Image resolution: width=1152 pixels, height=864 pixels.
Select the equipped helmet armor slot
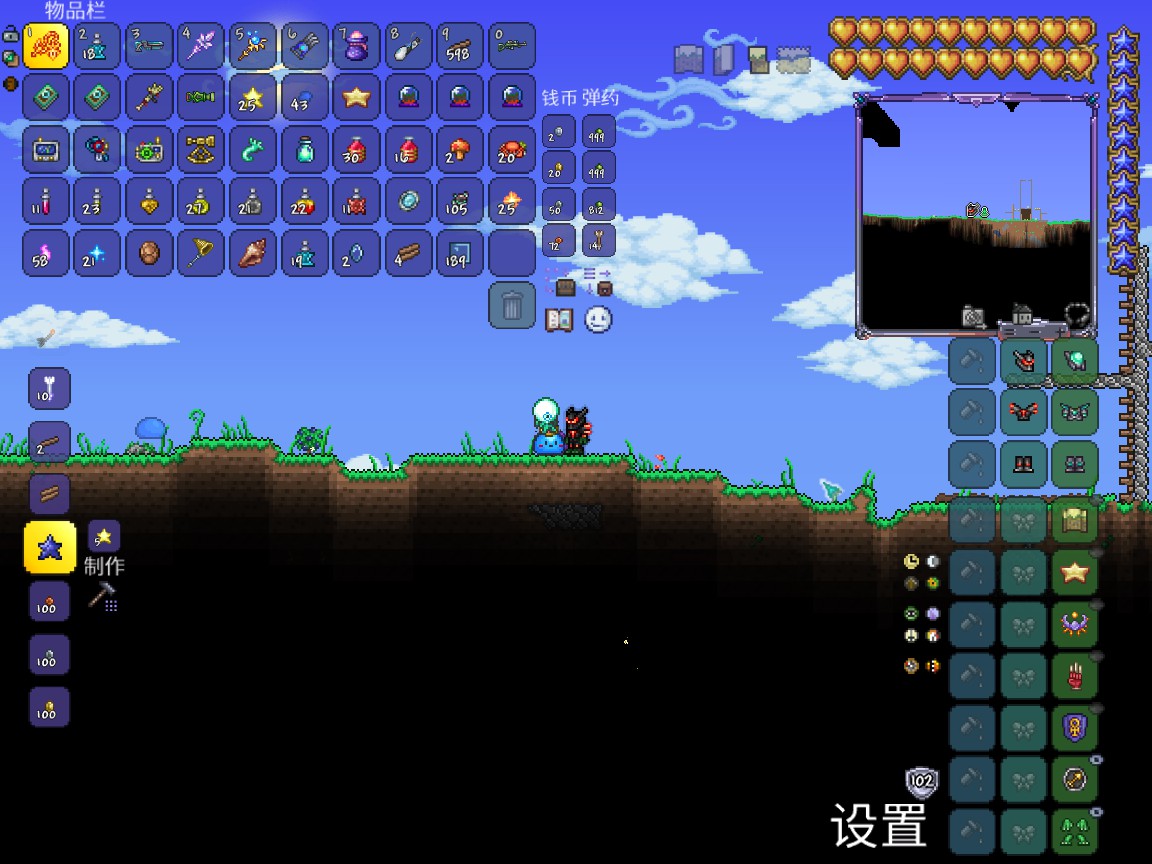pyautogui.click(x=1023, y=359)
